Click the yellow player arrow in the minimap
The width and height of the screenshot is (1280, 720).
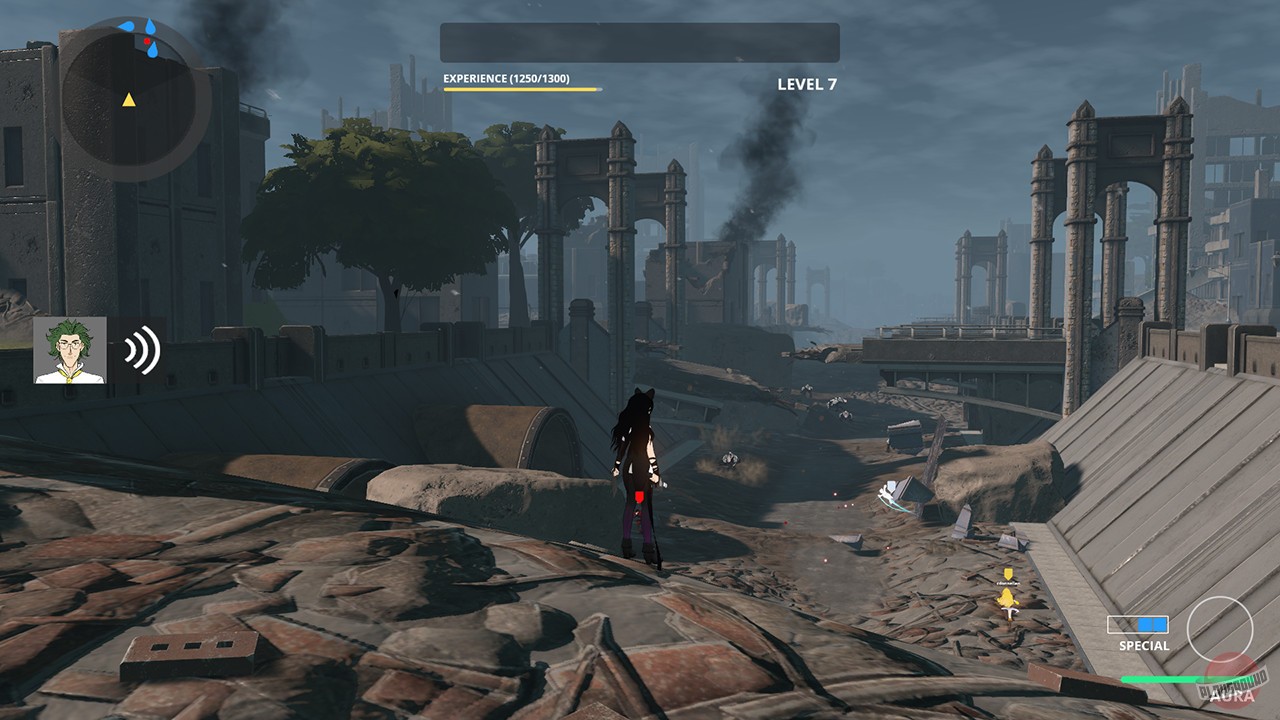click(x=128, y=100)
